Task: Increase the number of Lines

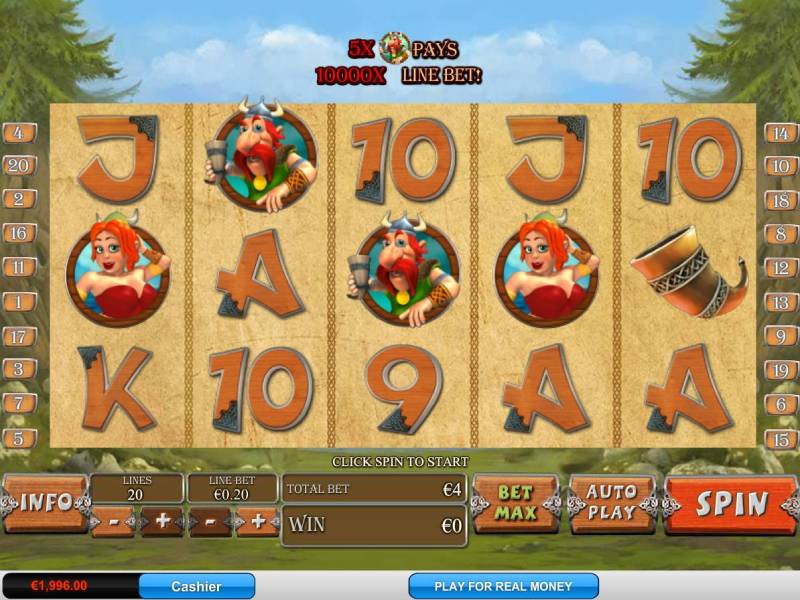Action: tap(161, 522)
